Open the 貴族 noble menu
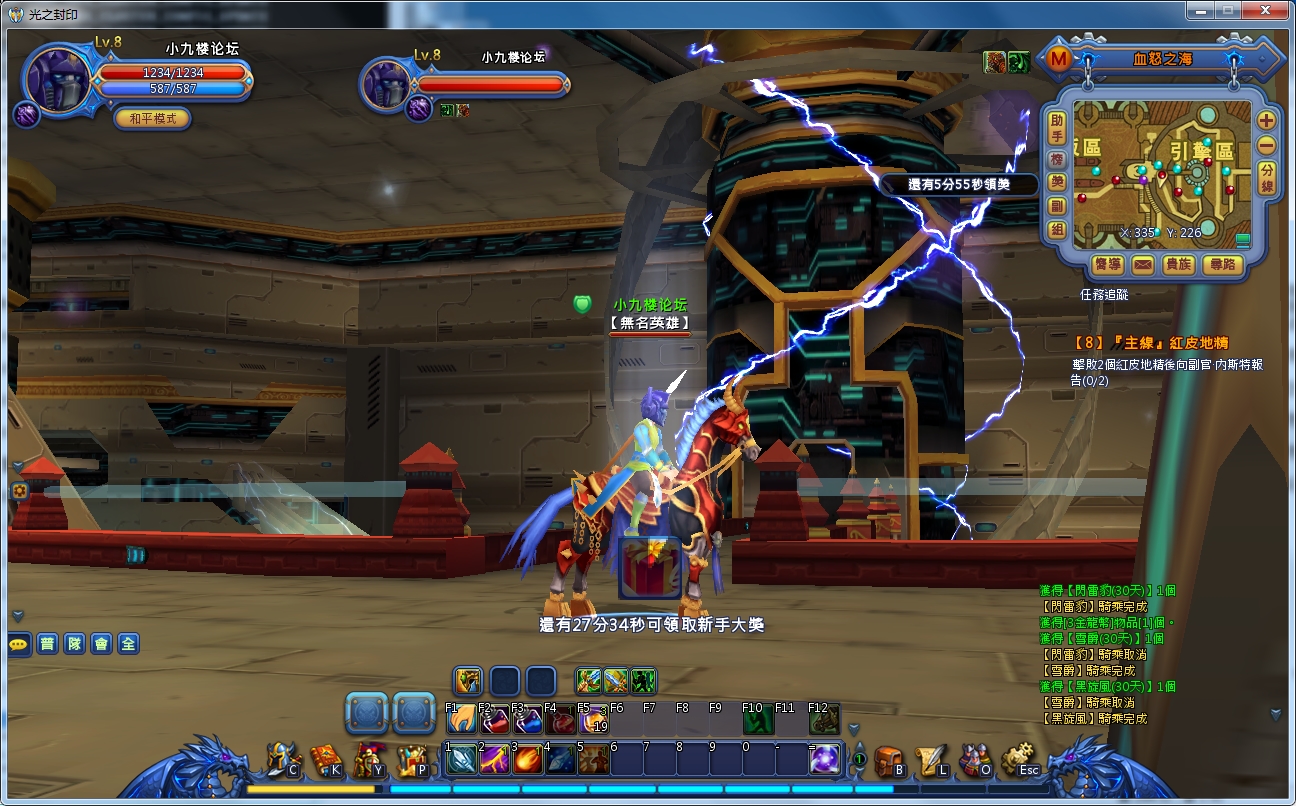This screenshot has height=806, width=1296. coord(1178,265)
